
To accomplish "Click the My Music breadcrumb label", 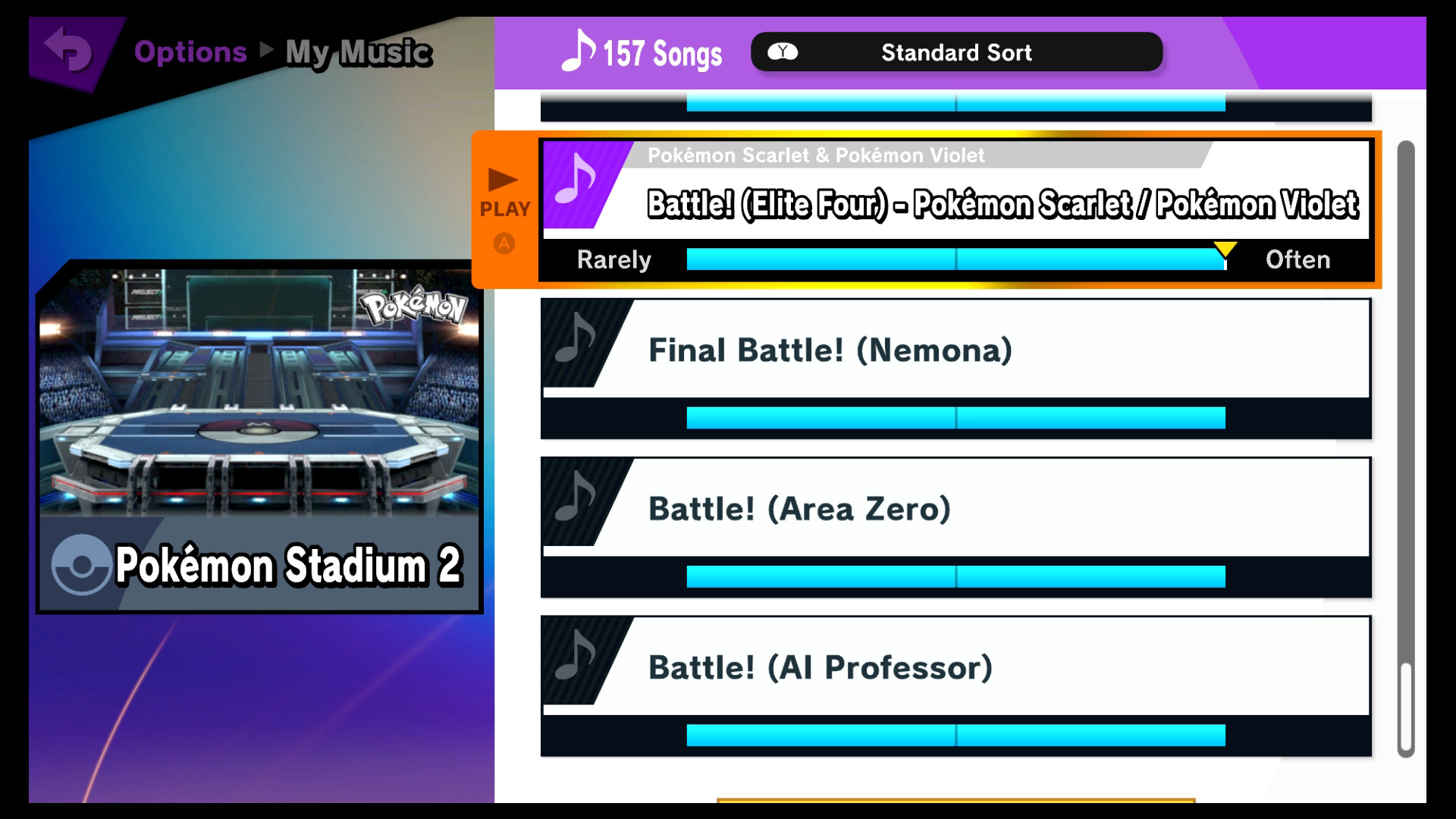I will [x=358, y=53].
